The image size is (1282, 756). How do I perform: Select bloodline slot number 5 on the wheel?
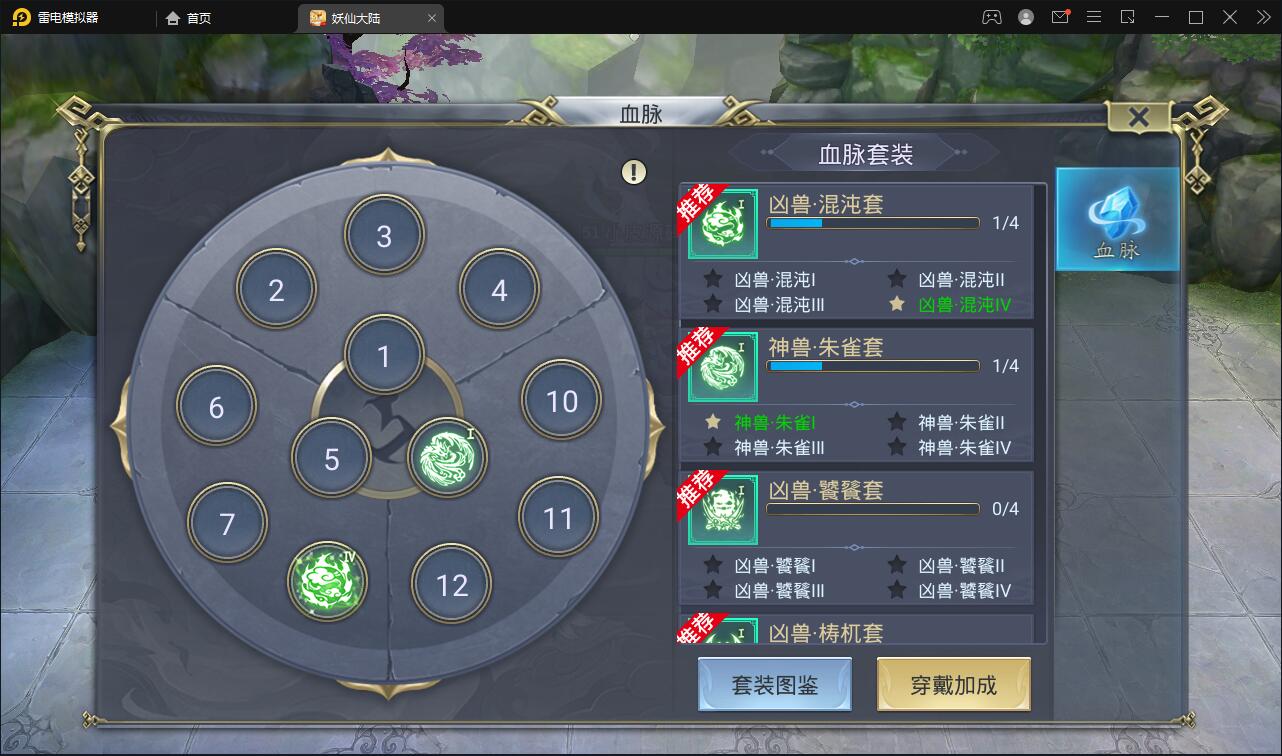point(331,460)
